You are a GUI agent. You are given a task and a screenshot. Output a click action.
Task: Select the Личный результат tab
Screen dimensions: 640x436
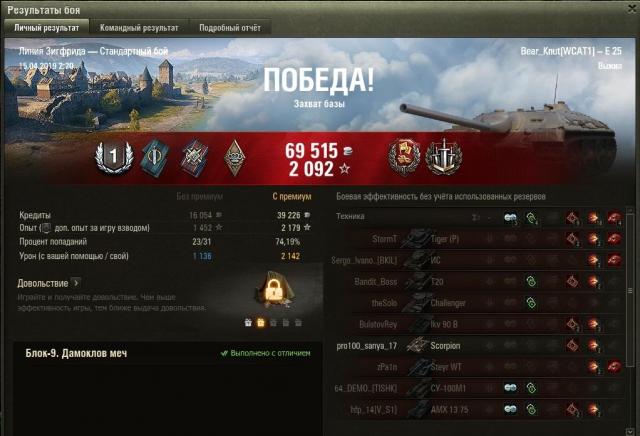click(x=47, y=28)
